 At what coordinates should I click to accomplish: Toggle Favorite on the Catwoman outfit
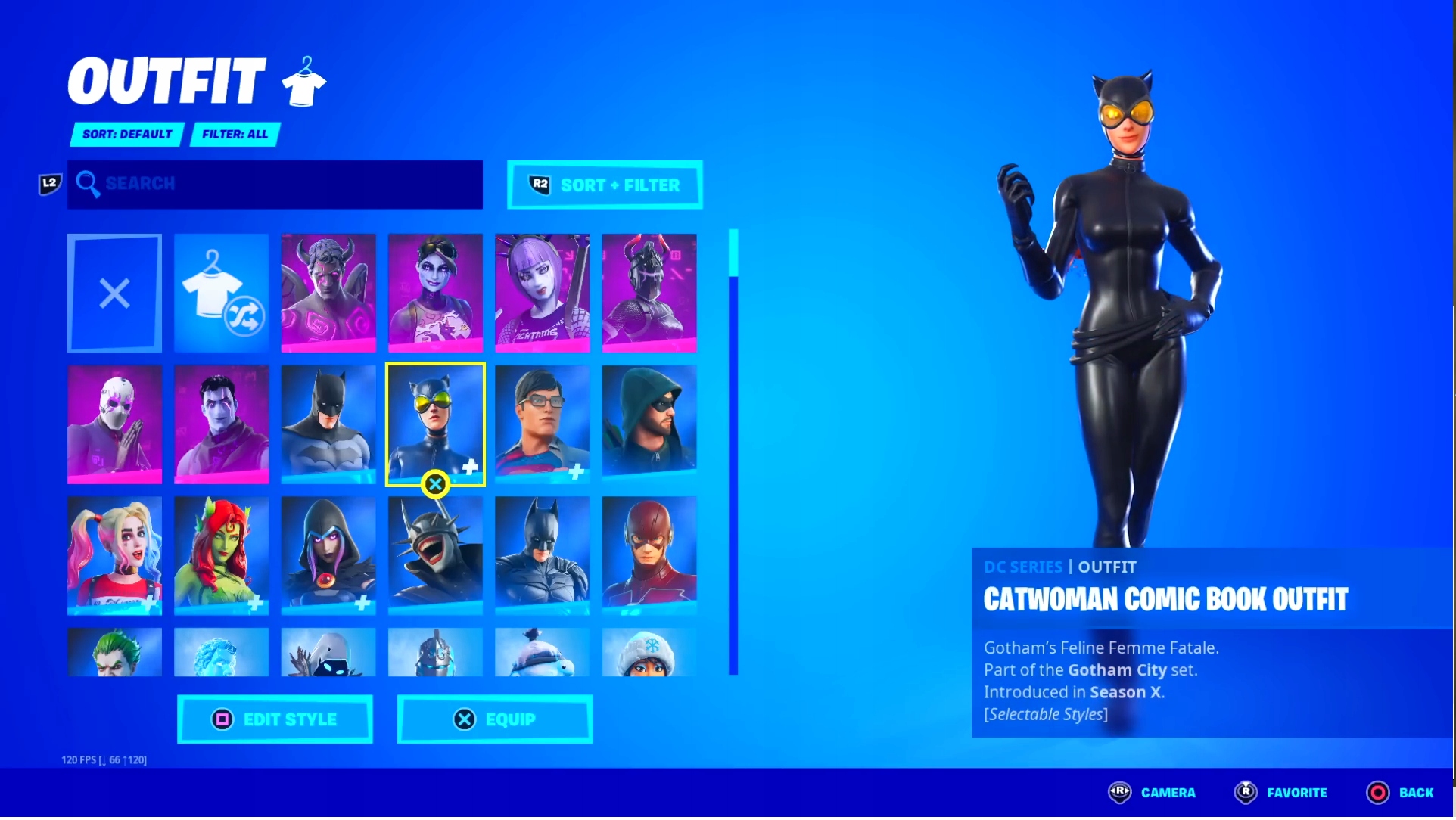[1246, 793]
